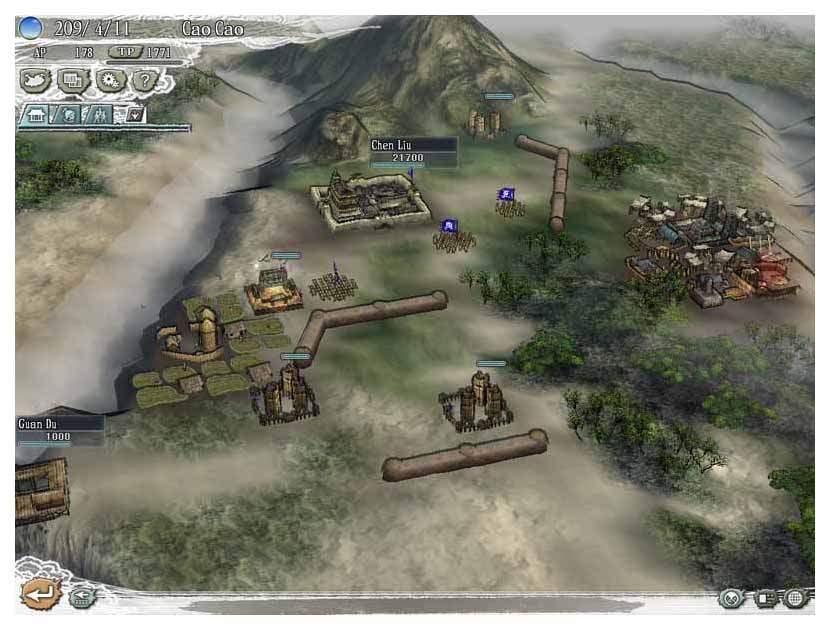Show help with the question mark button
Viewport: 830px width, 630px height.
pyautogui.click(x=144, y=79)
